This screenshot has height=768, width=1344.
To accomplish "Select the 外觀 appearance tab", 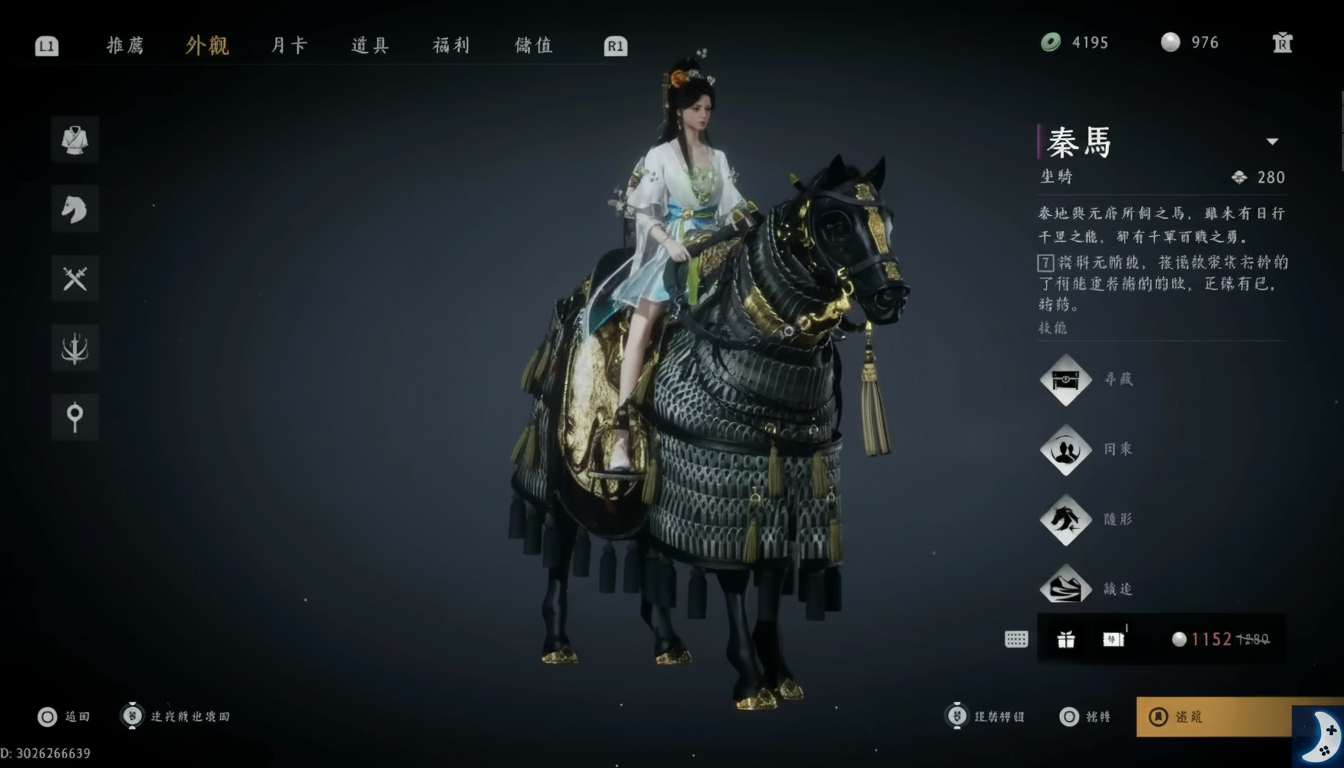I will coord(207,45).
